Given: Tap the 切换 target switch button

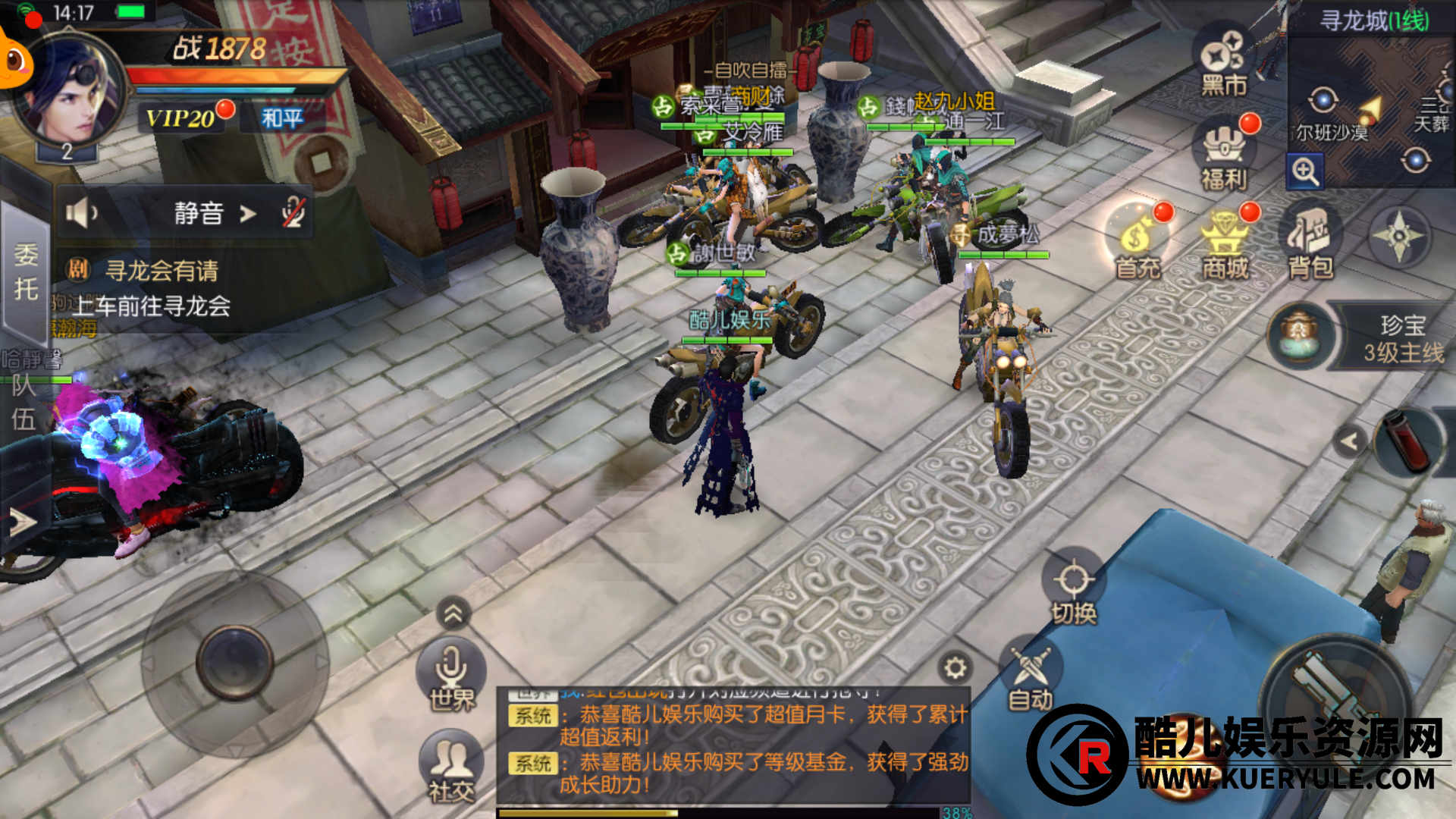Looking at the screenshot, I should pyautogui.click(x=1073, y=590).
